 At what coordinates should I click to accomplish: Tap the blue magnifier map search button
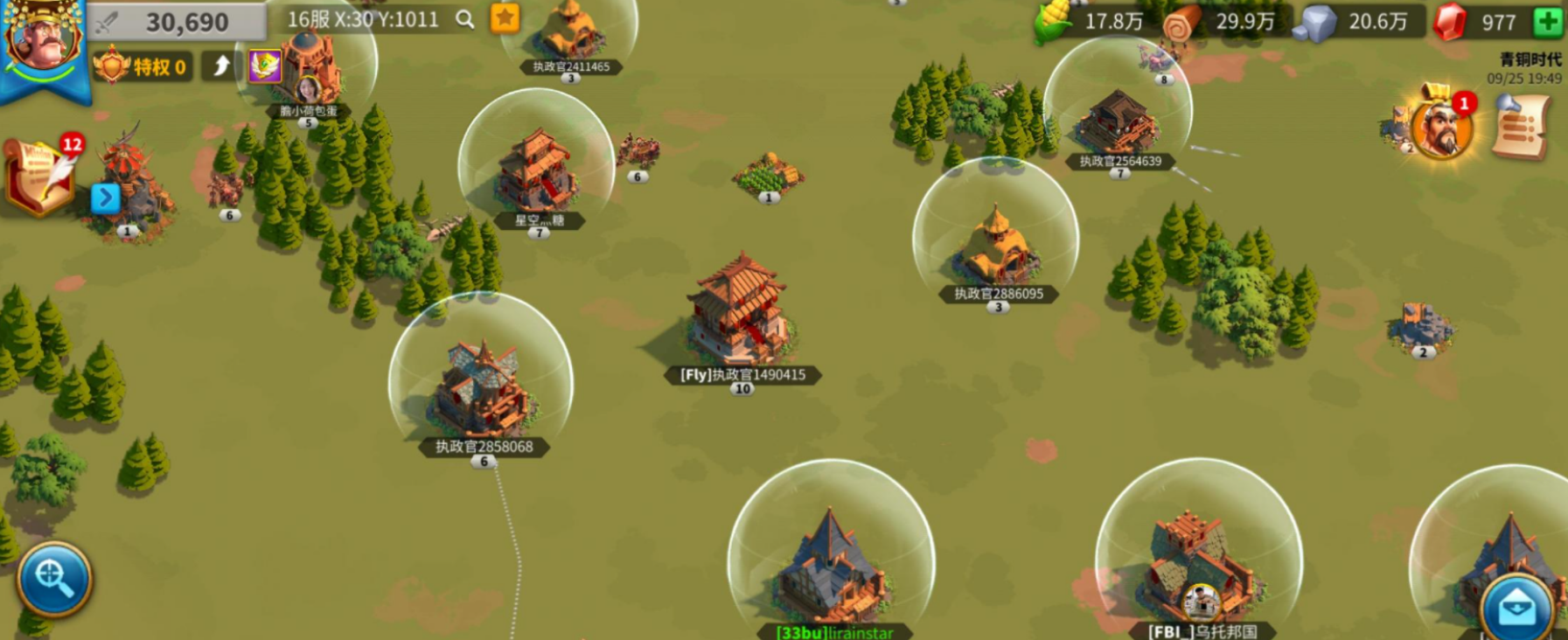pyautogui.click(x=53, y=578)
